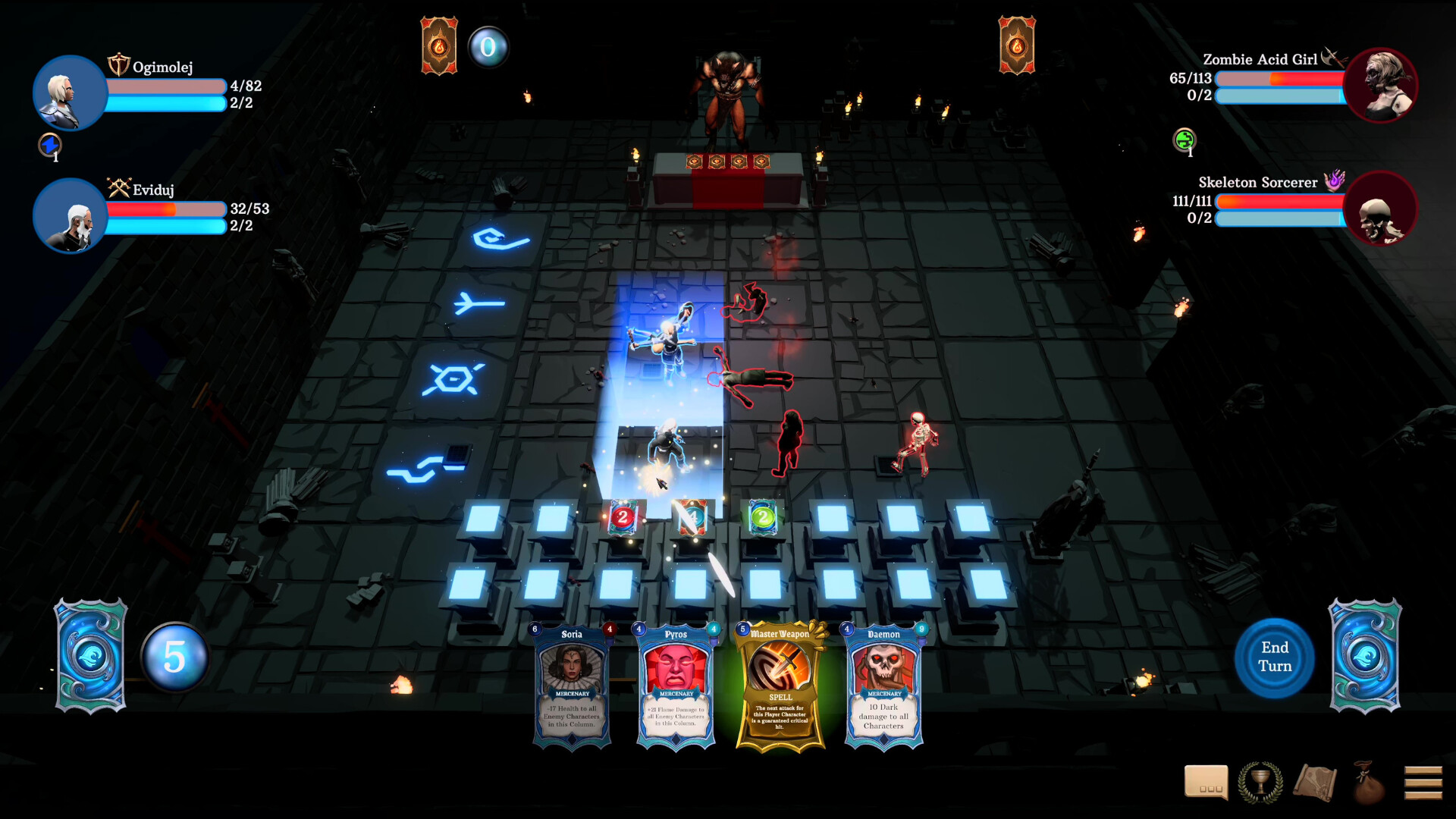The image size is (1456, 819).
Task: Open the coin pouch inventory icon
Action: pos(1370,782)
